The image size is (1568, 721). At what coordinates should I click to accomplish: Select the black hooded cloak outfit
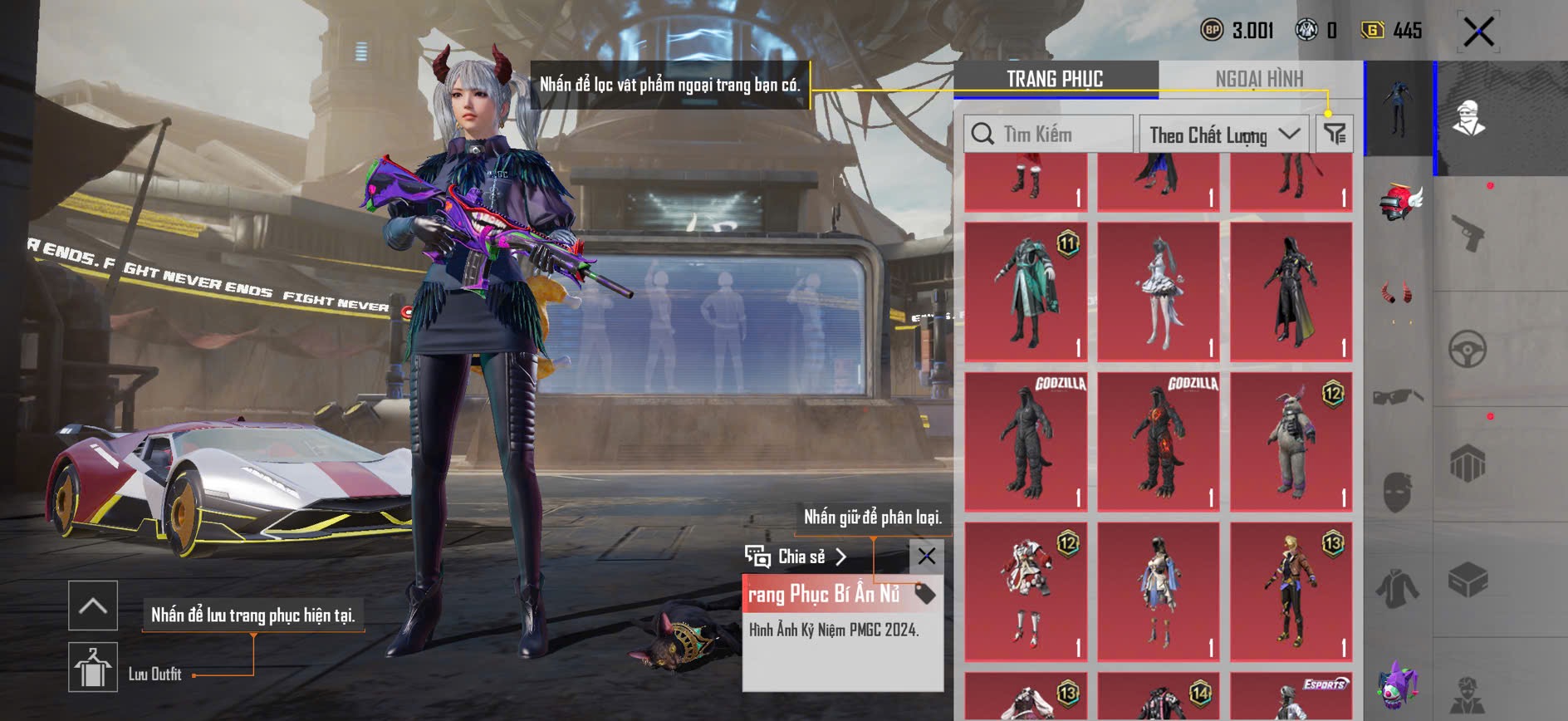click(1291, 292)
